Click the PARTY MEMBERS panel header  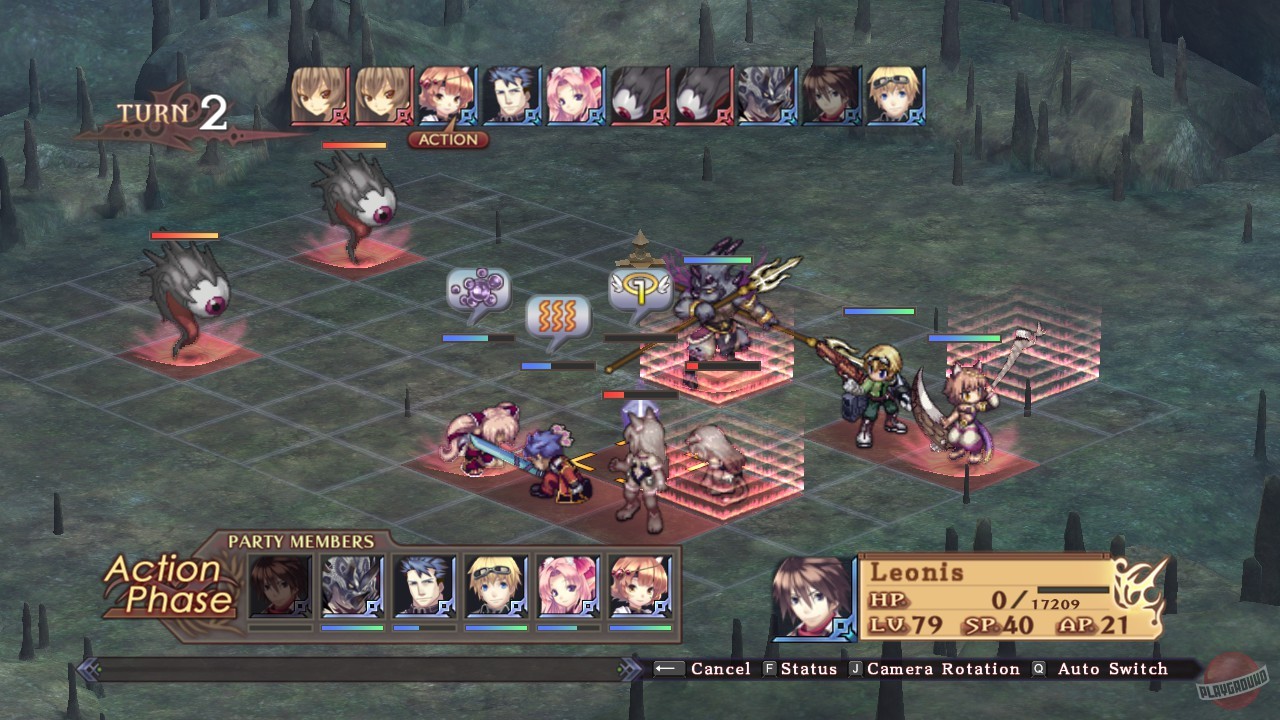[x=300, y=540]
